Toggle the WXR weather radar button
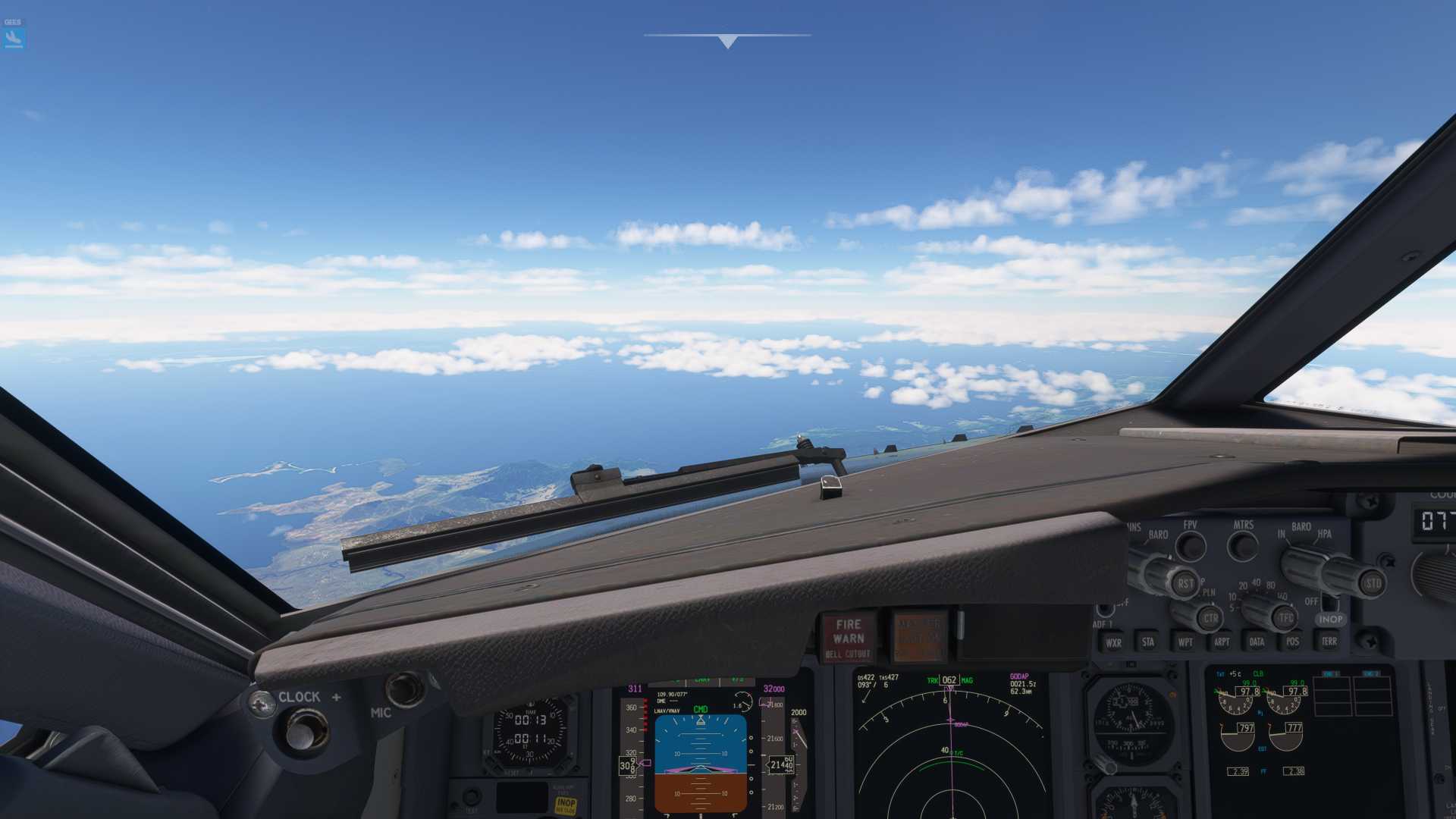1456x819 pixels. click(1113, 642)
